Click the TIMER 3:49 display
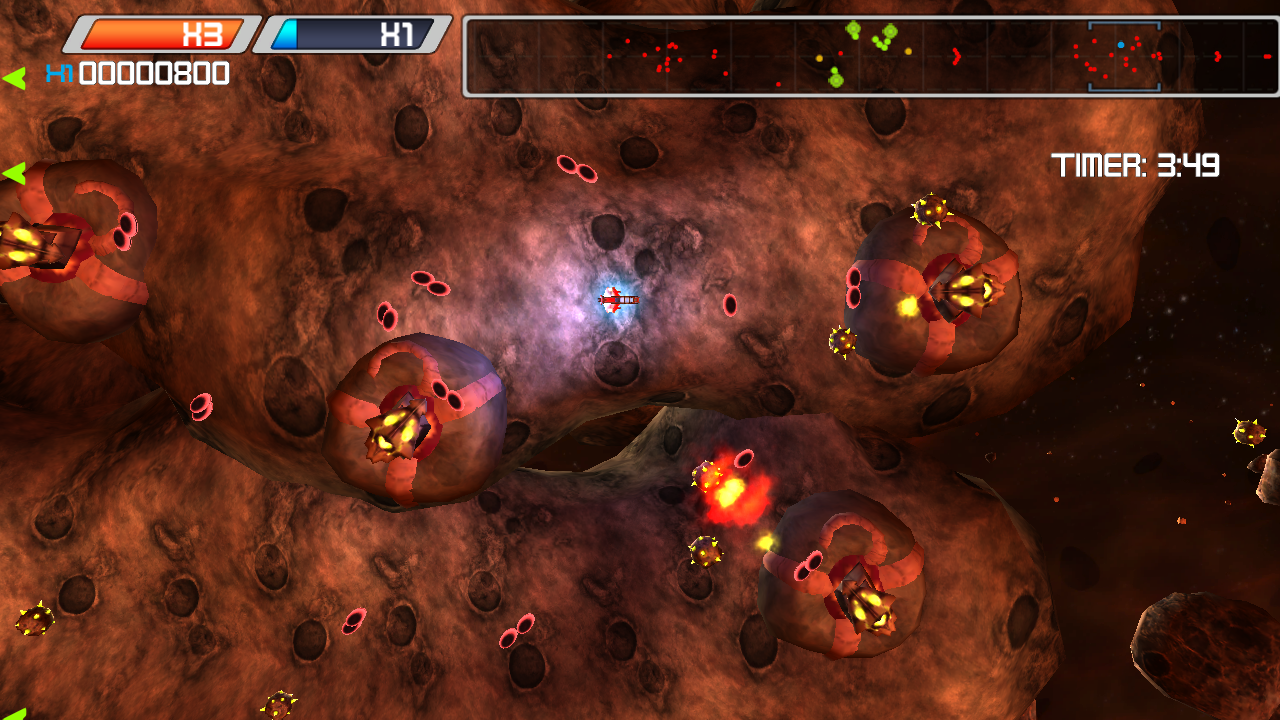The width and height of the screenshot is (1280, 720). click(x=1136, y=166)
